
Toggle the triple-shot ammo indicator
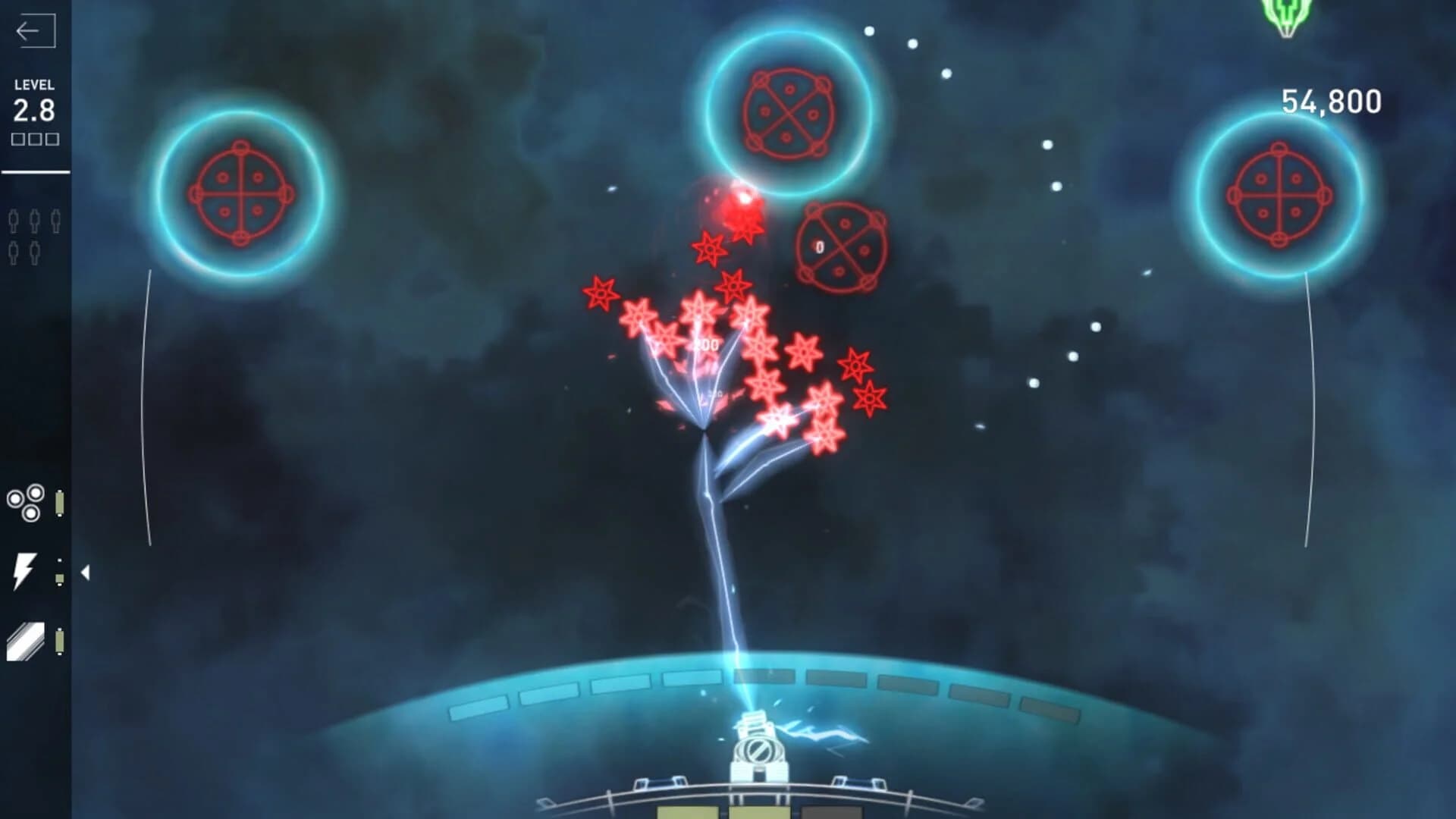coord(60,501)
